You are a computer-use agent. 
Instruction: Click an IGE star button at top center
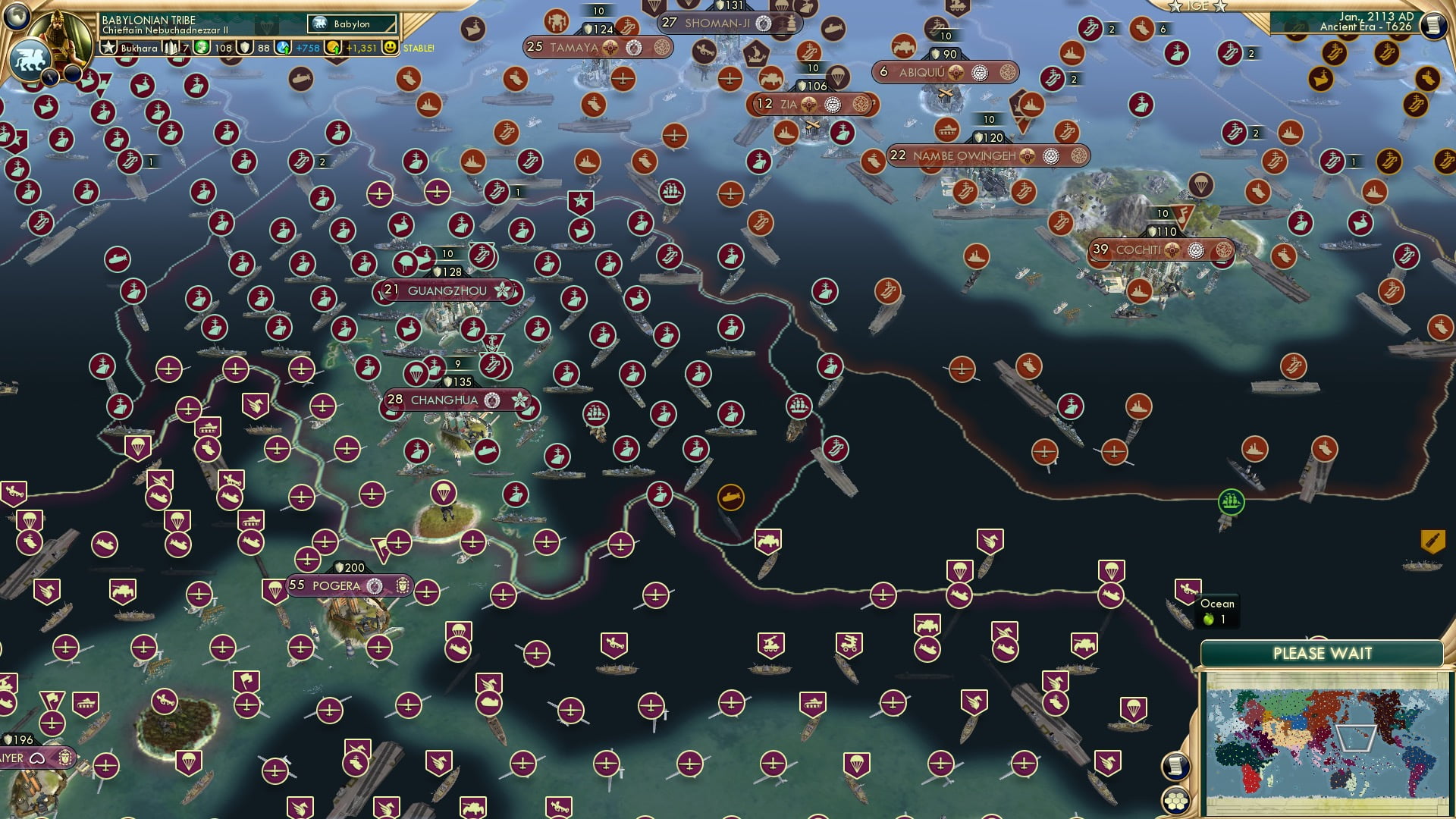pos(1176,6)
